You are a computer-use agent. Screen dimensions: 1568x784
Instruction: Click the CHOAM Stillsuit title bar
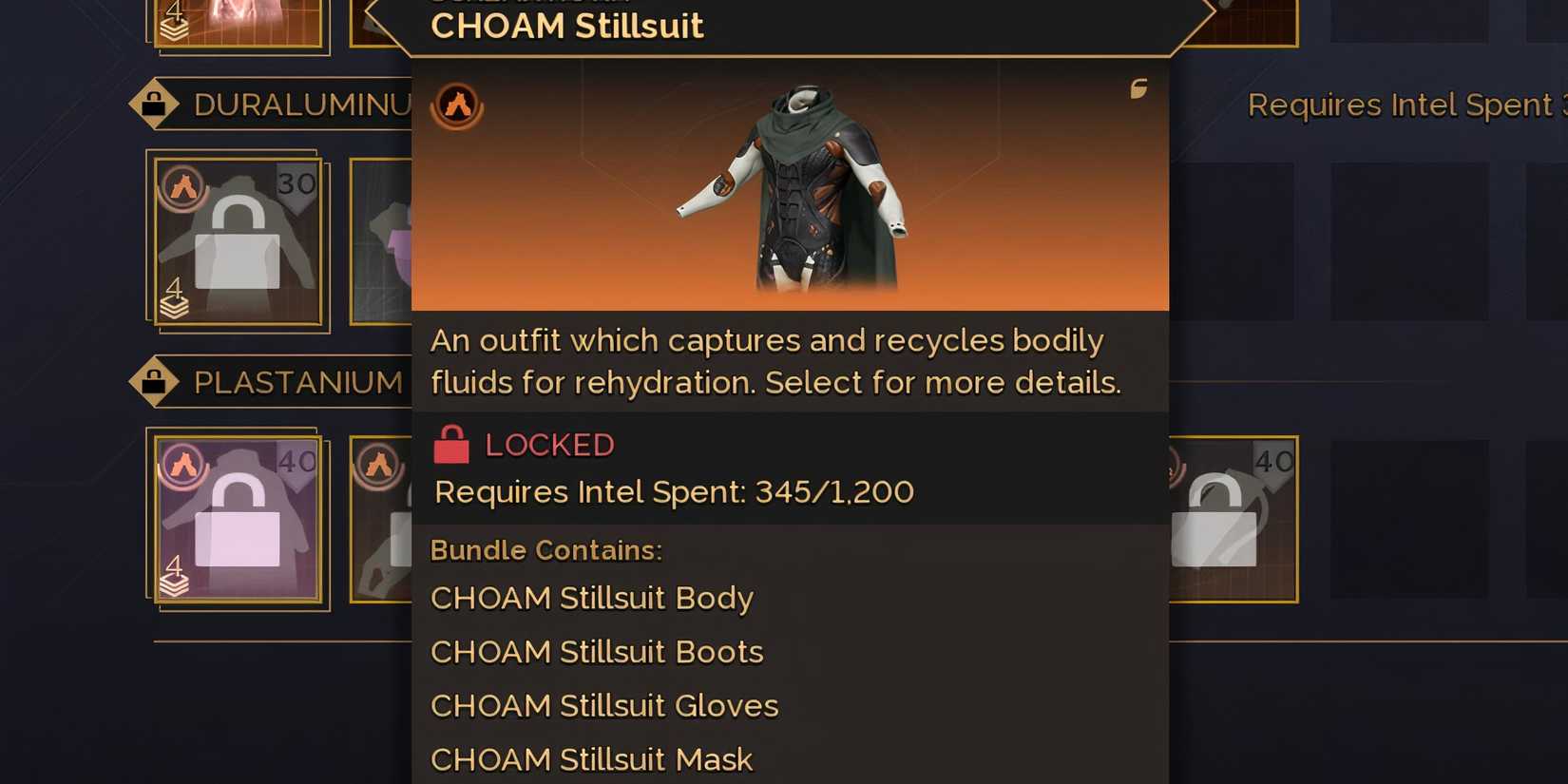click(567, 26)
